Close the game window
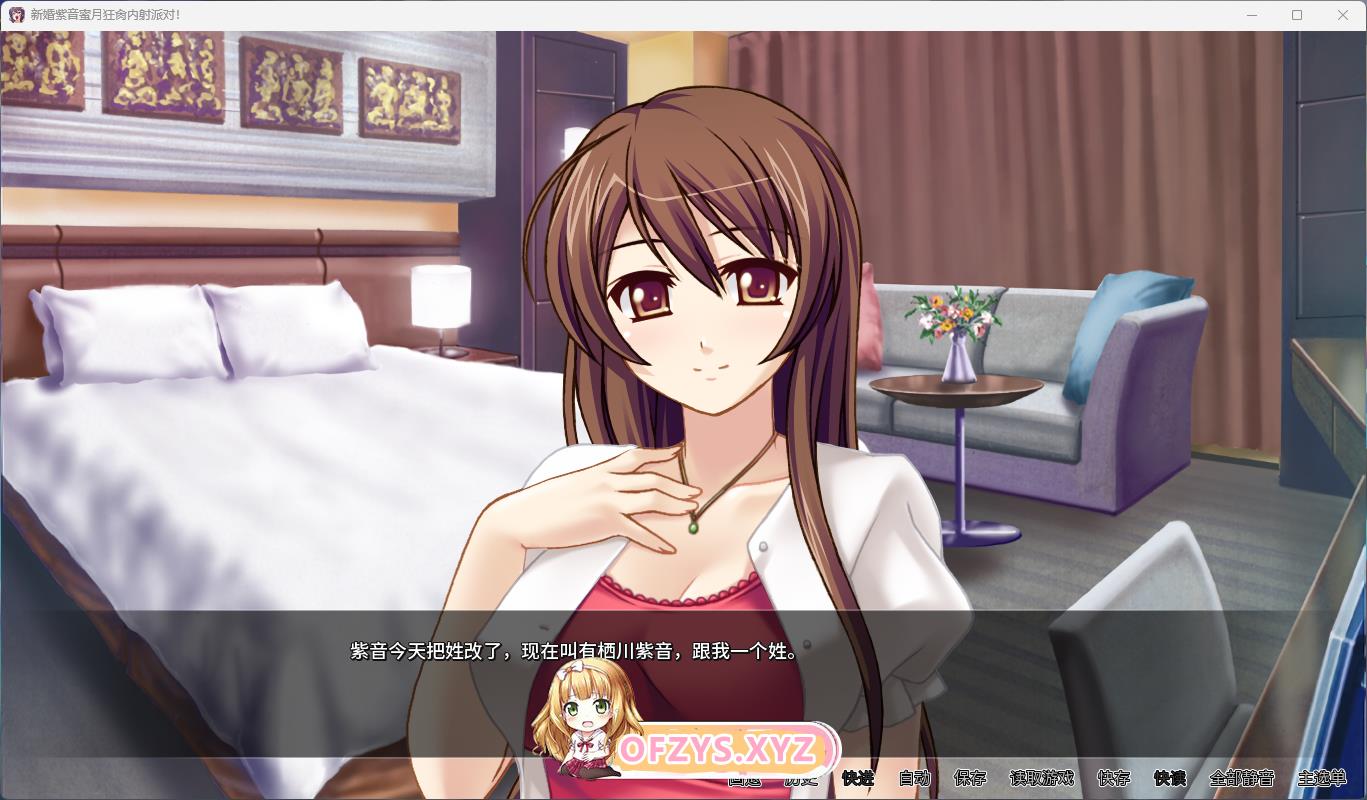Viewport: 1367px width, 800px height. pos(1343,15)
